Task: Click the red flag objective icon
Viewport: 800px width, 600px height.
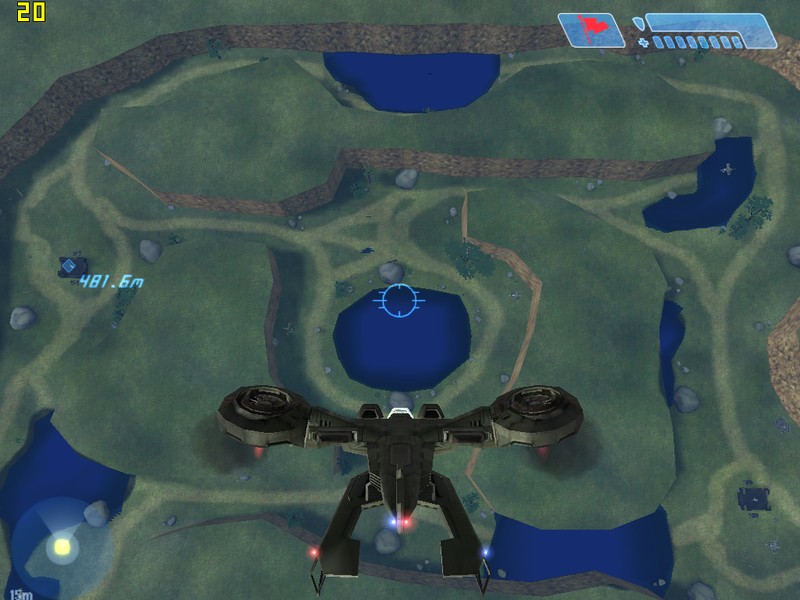Action: tap(591, 29)
